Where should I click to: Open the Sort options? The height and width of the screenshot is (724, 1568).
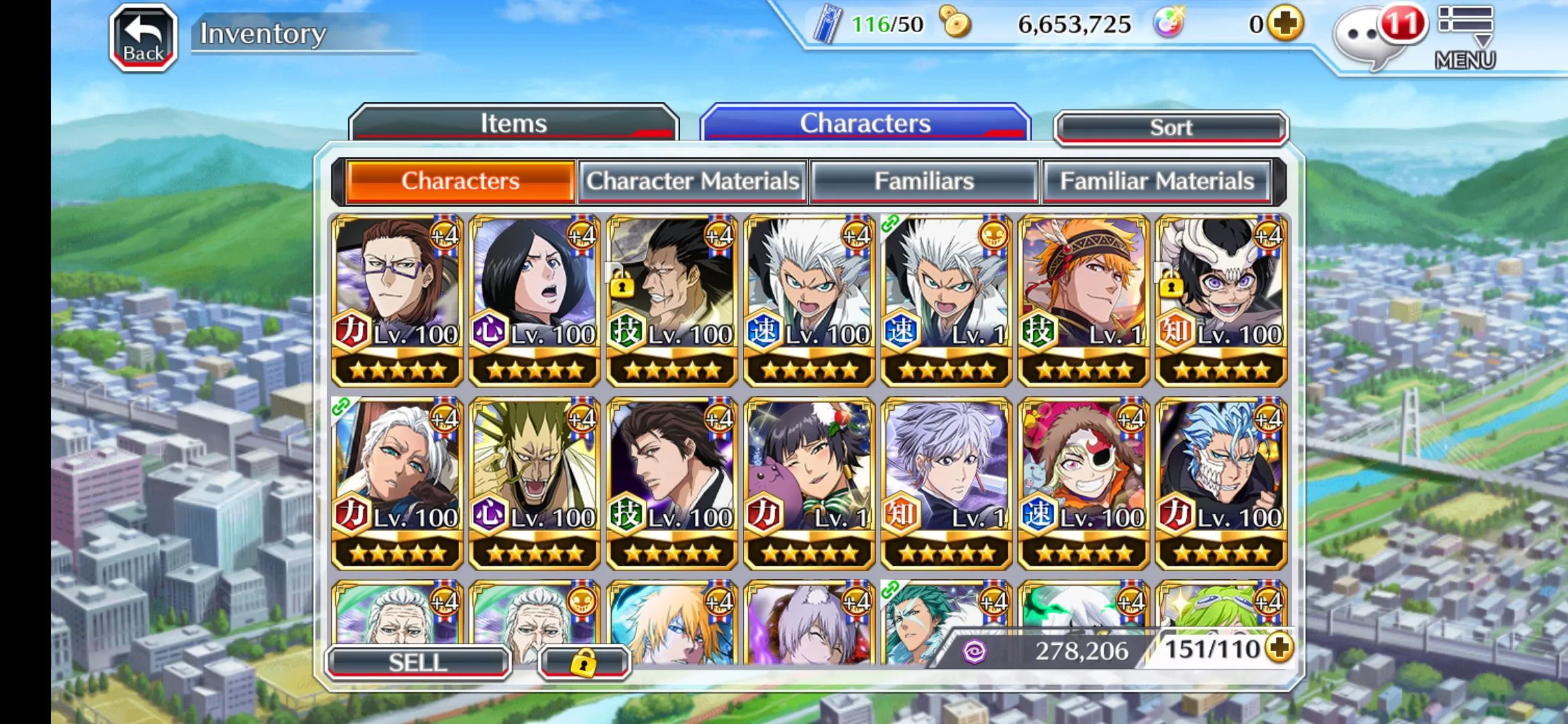[x=1171, y=127]
